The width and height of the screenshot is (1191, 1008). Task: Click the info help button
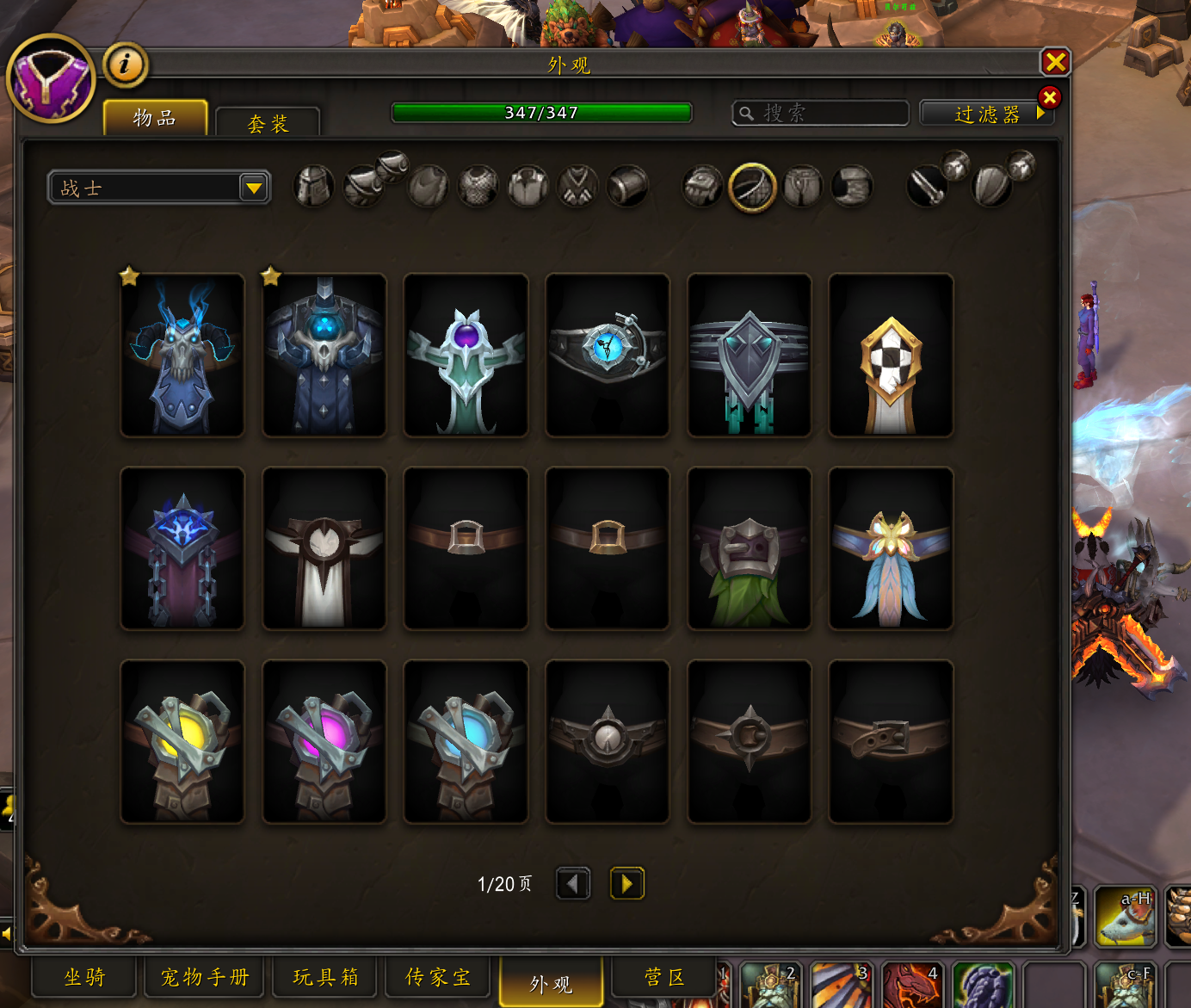pyautogui.click(x=126, y=64)
